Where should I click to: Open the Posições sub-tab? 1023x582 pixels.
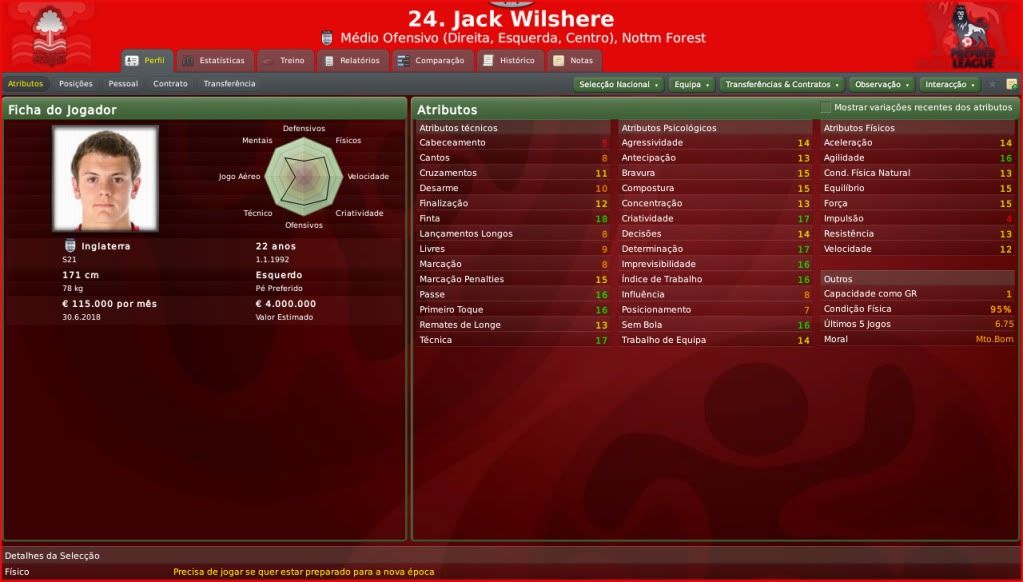click(76, 84)
